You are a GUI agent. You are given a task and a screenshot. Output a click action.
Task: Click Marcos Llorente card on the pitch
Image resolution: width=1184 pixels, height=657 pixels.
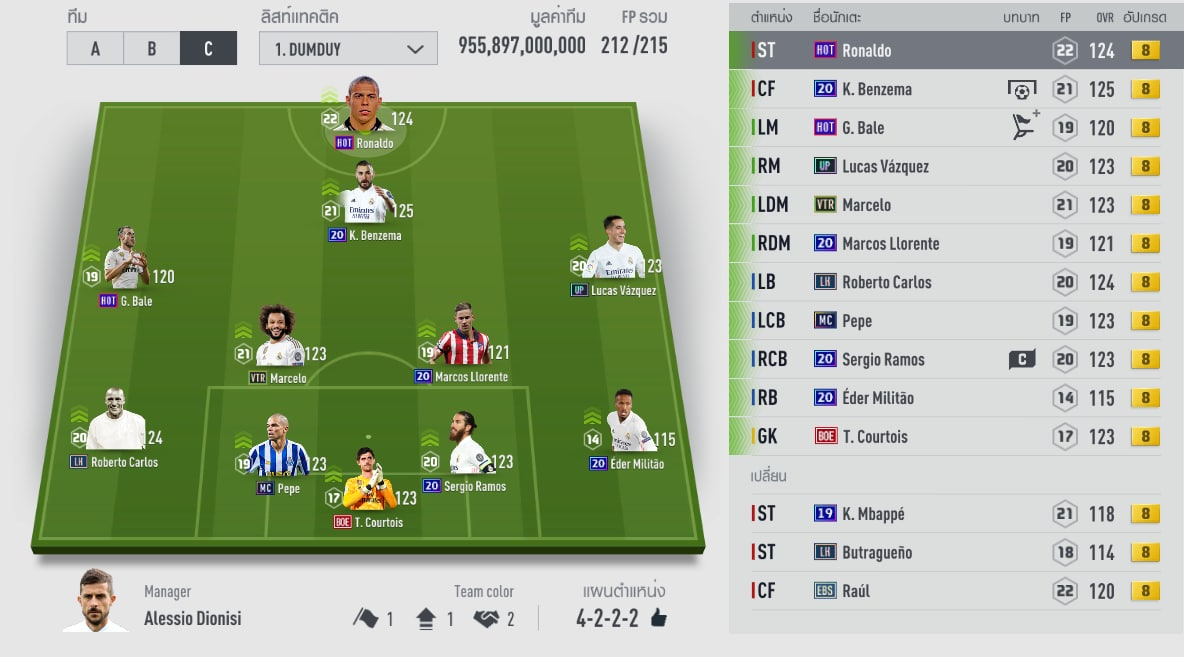461,340
